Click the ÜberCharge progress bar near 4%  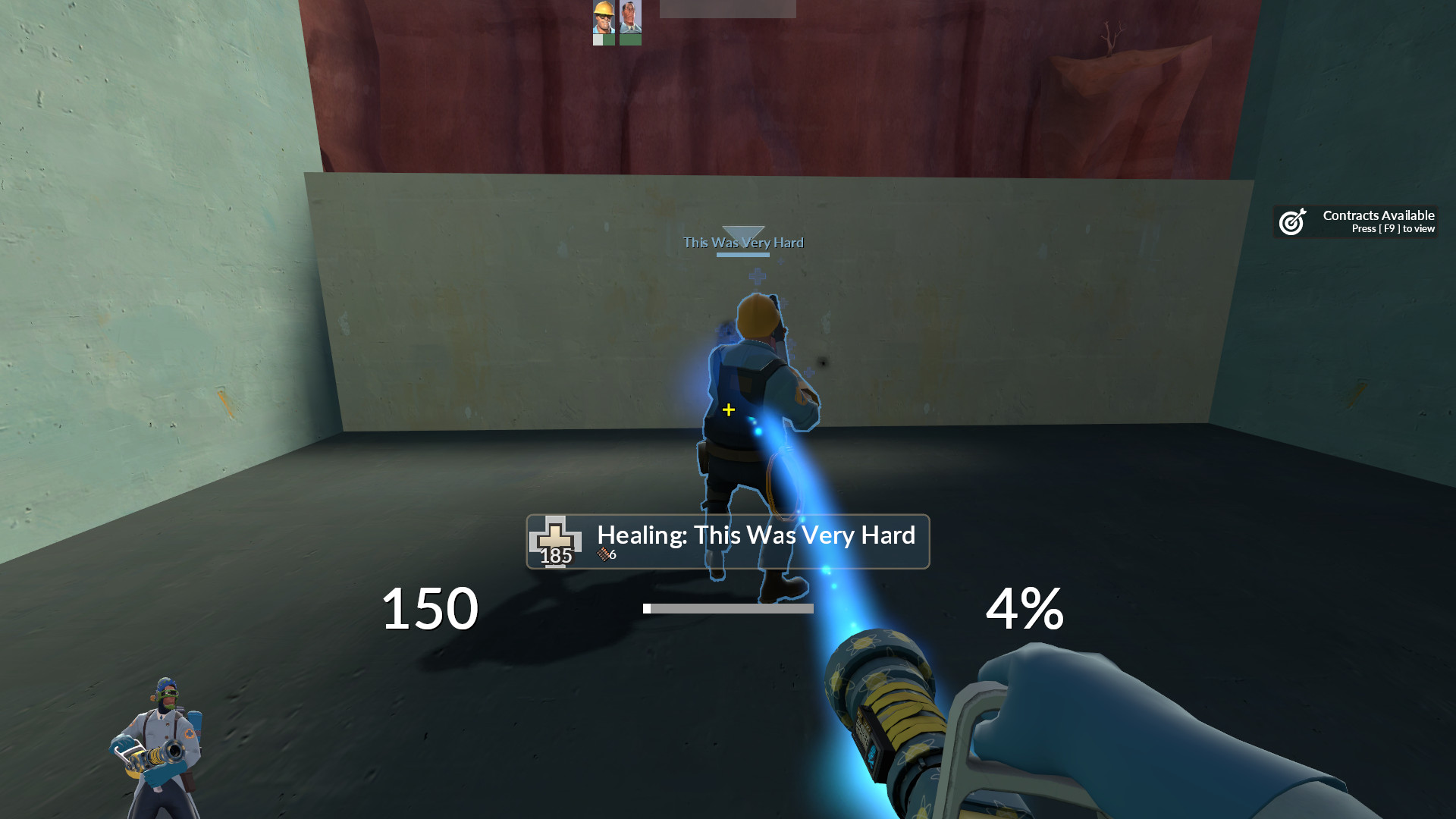[728, 607]
